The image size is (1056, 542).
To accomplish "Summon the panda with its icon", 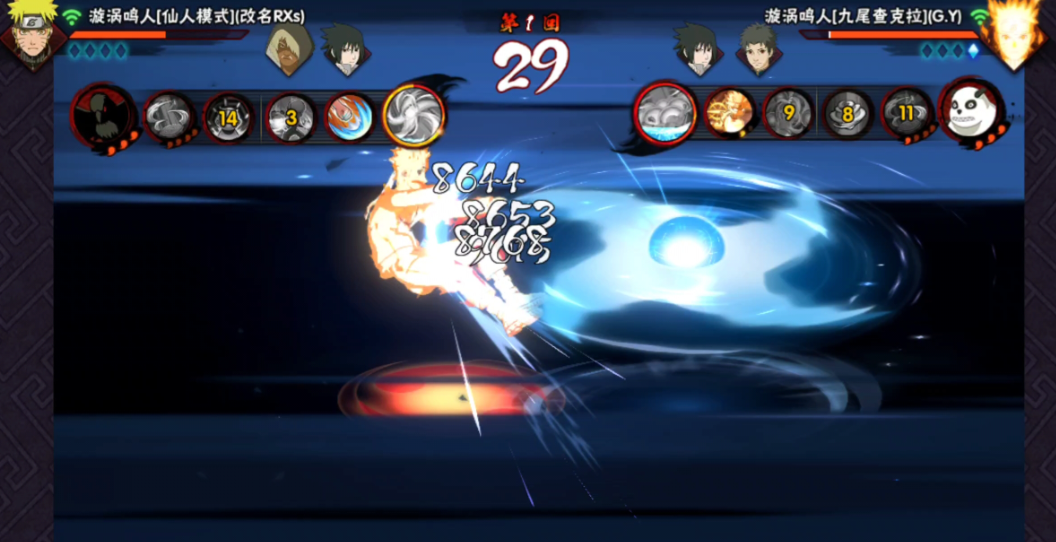I will 970,112.
